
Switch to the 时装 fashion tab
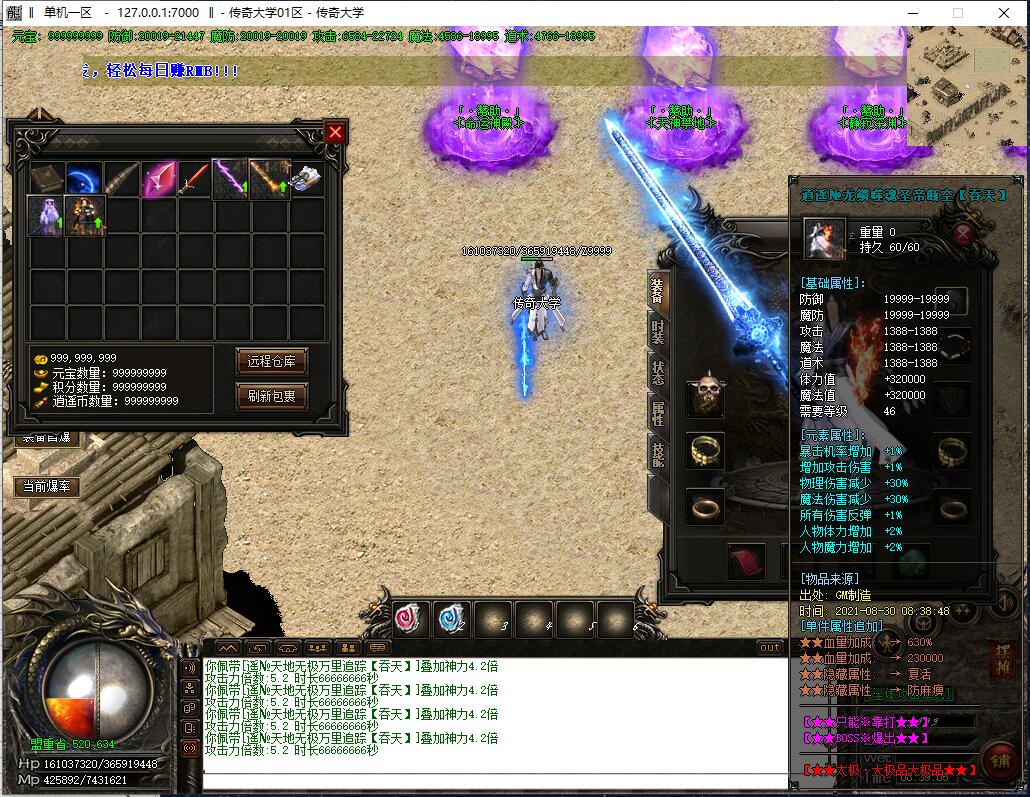pos(657,332)
